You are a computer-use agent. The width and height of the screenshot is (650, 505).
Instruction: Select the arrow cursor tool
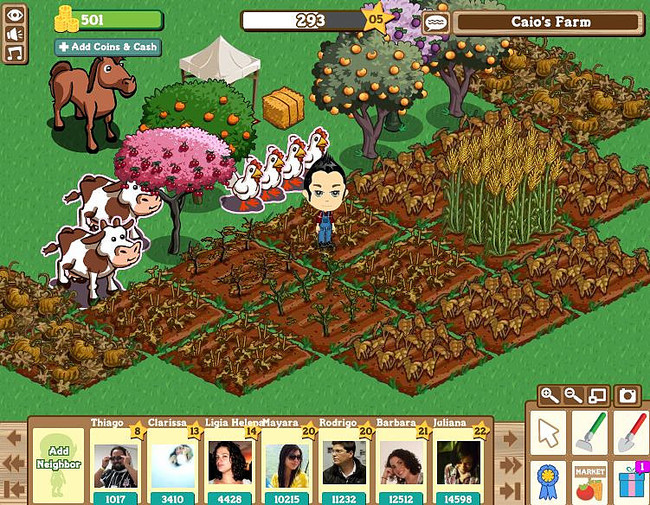coord(547,432)
